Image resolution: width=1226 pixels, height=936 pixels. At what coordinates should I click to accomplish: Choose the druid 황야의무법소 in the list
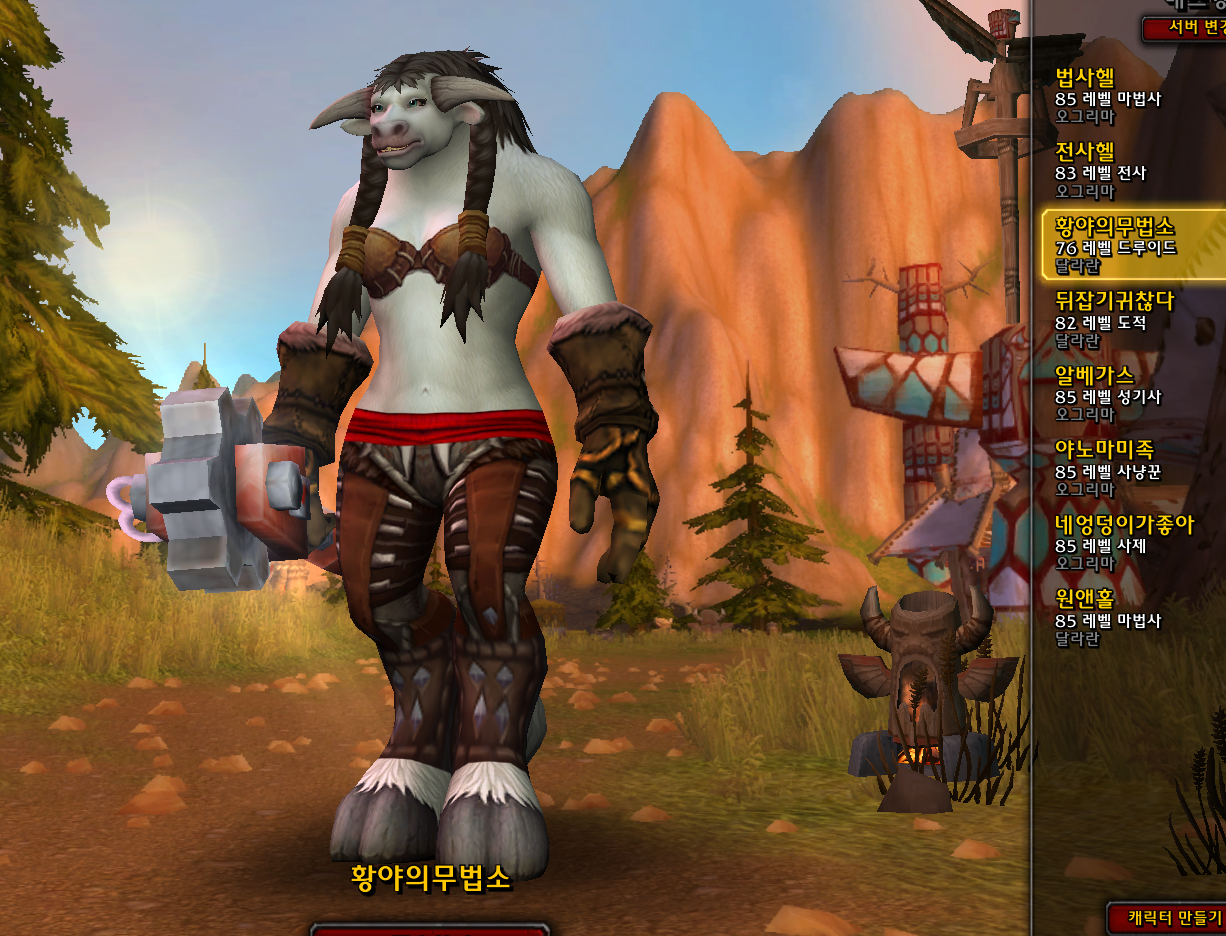point(1130,242)
